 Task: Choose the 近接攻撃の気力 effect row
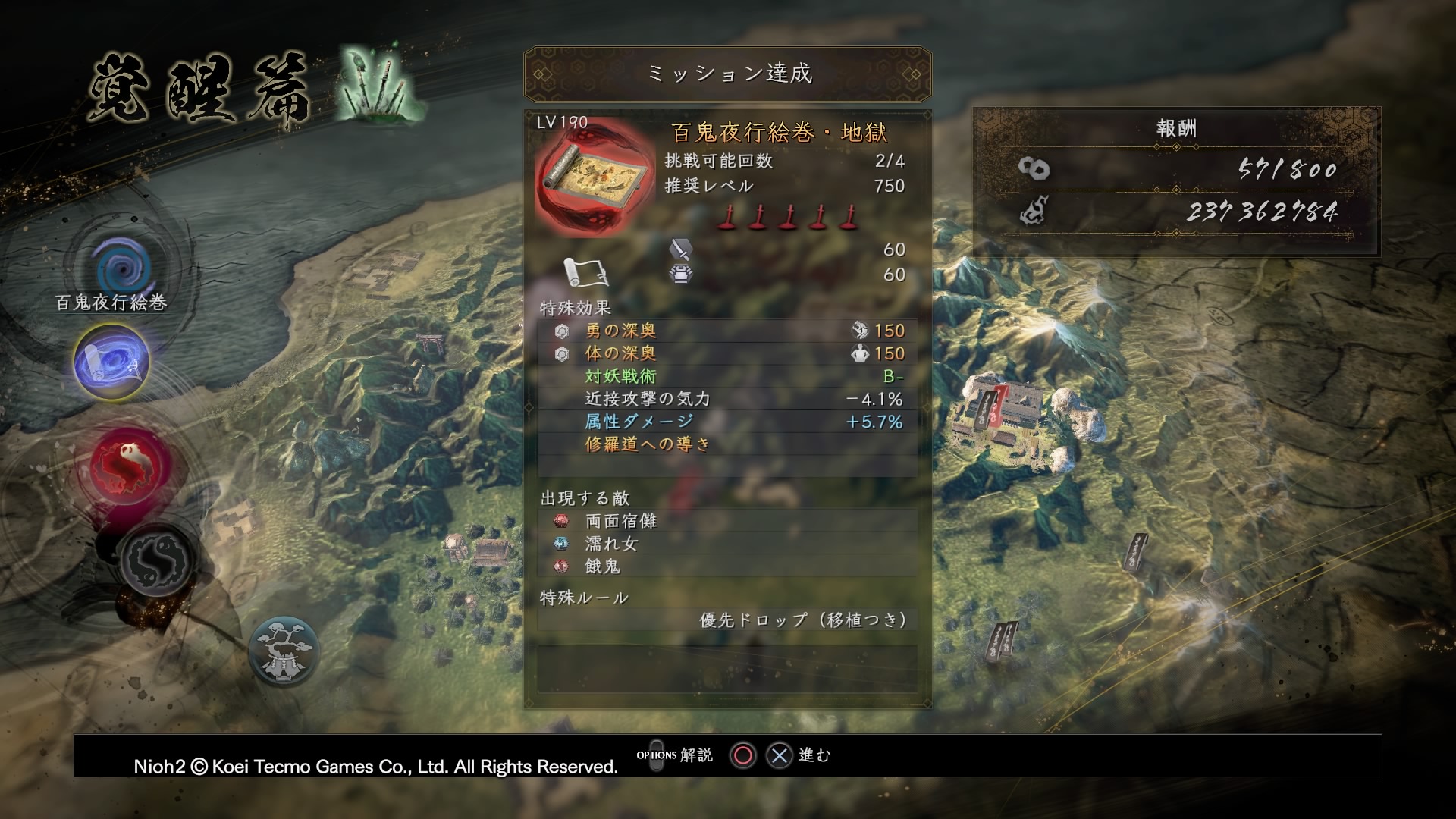click(726, 399)
